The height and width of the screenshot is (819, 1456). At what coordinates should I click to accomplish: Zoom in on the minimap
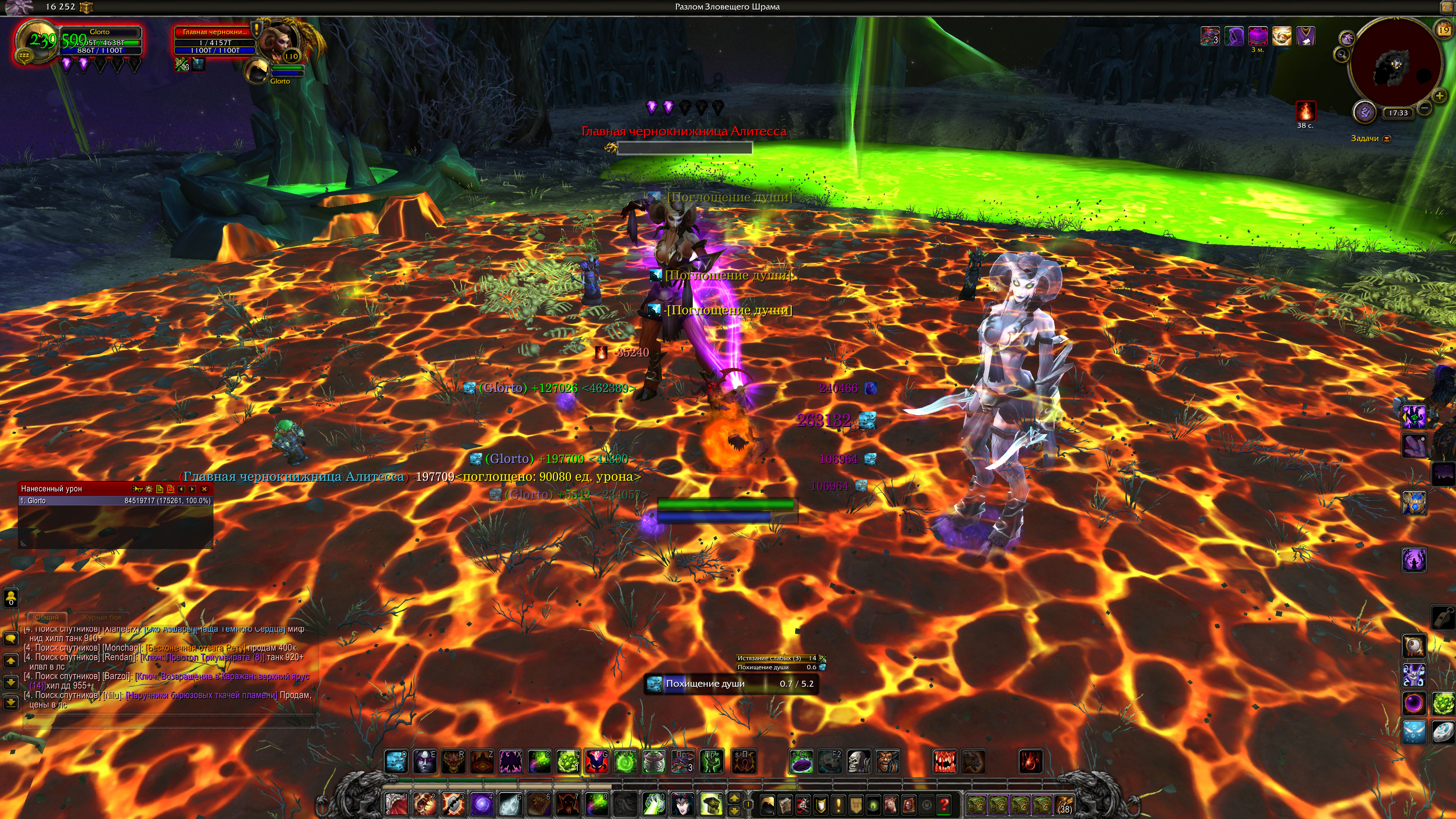click(x=1439, y=96)
